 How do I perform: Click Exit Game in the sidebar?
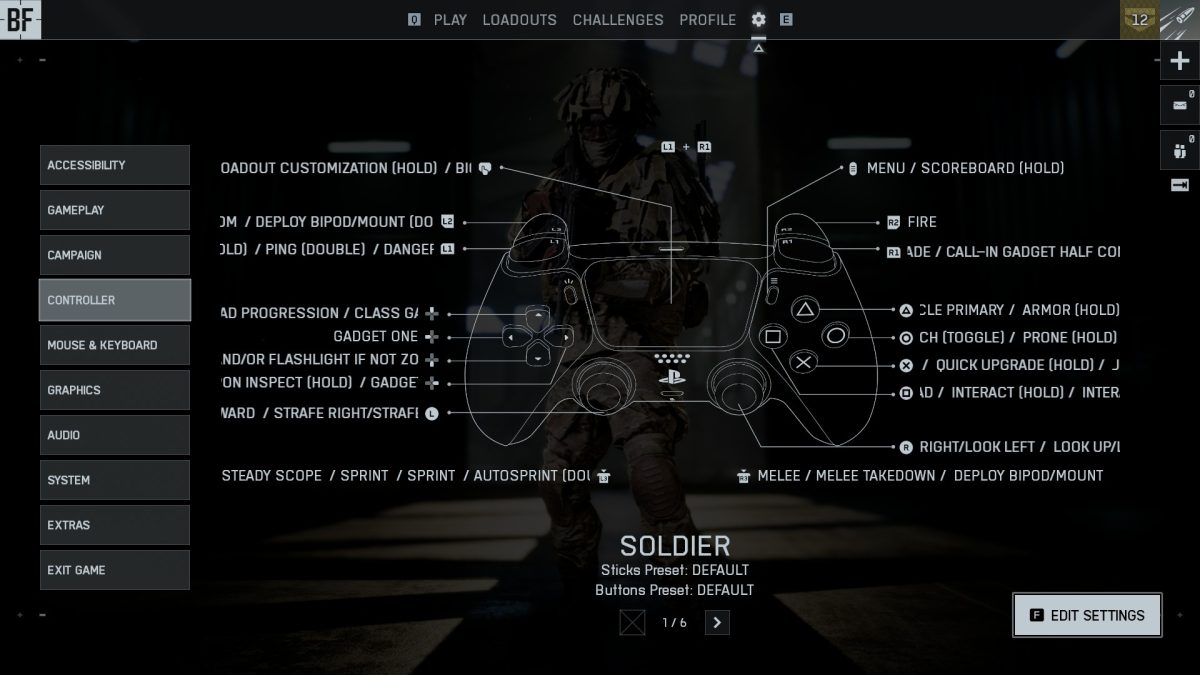[x=114, y=570]
